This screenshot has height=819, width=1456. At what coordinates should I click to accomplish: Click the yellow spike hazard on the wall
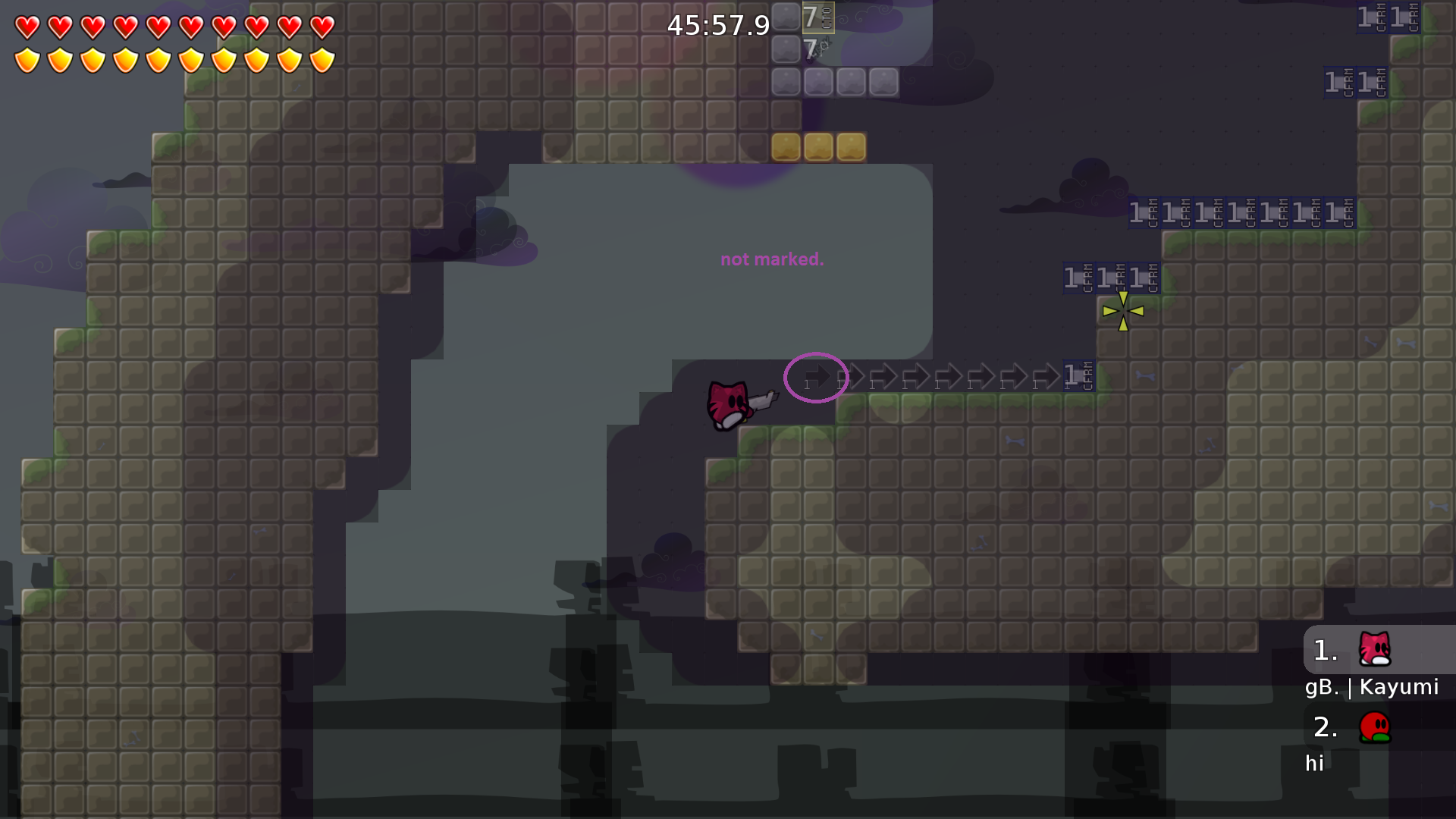click(1123, 310)
